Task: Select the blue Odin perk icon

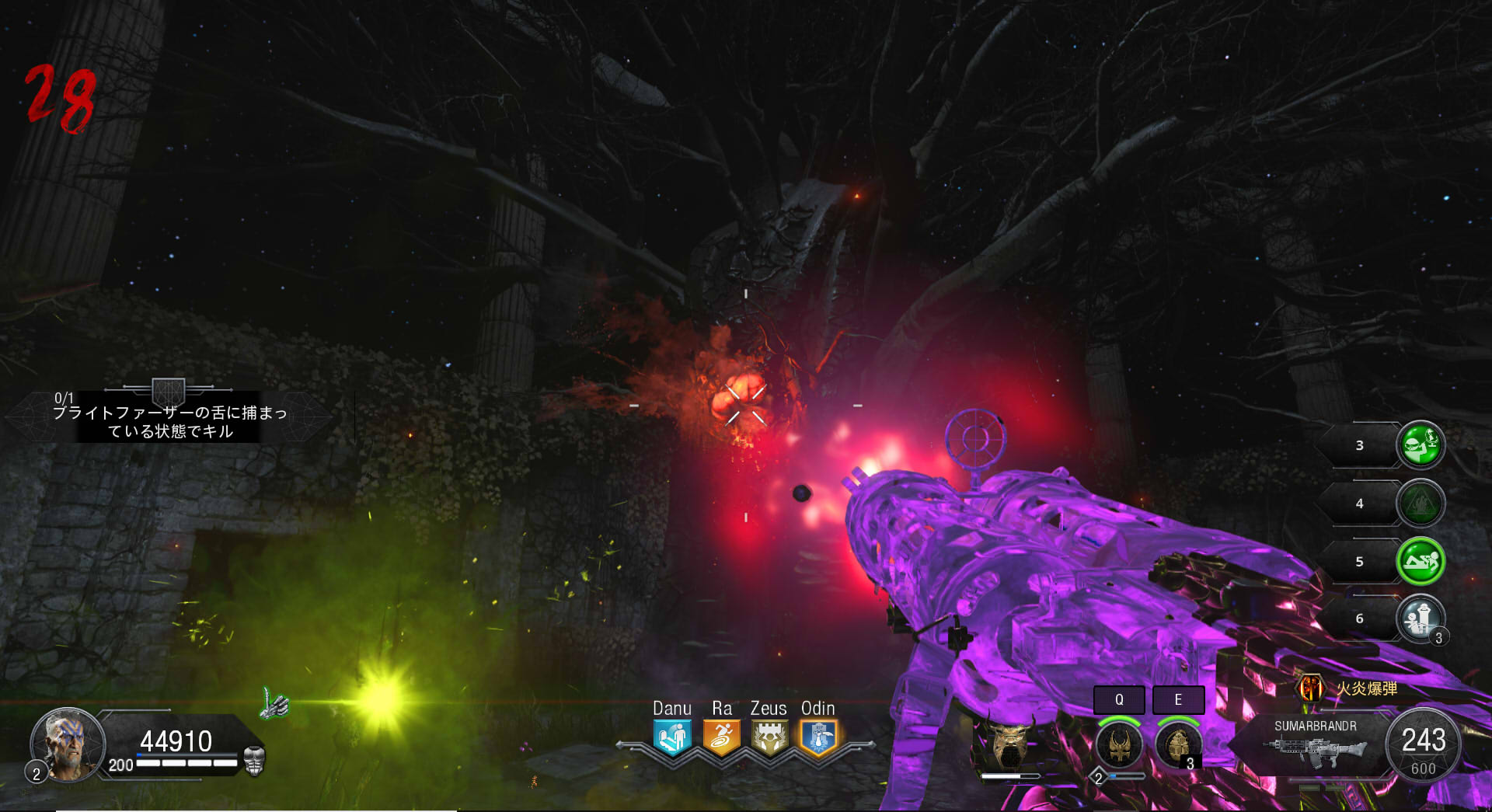Action: tap(818, 737)
